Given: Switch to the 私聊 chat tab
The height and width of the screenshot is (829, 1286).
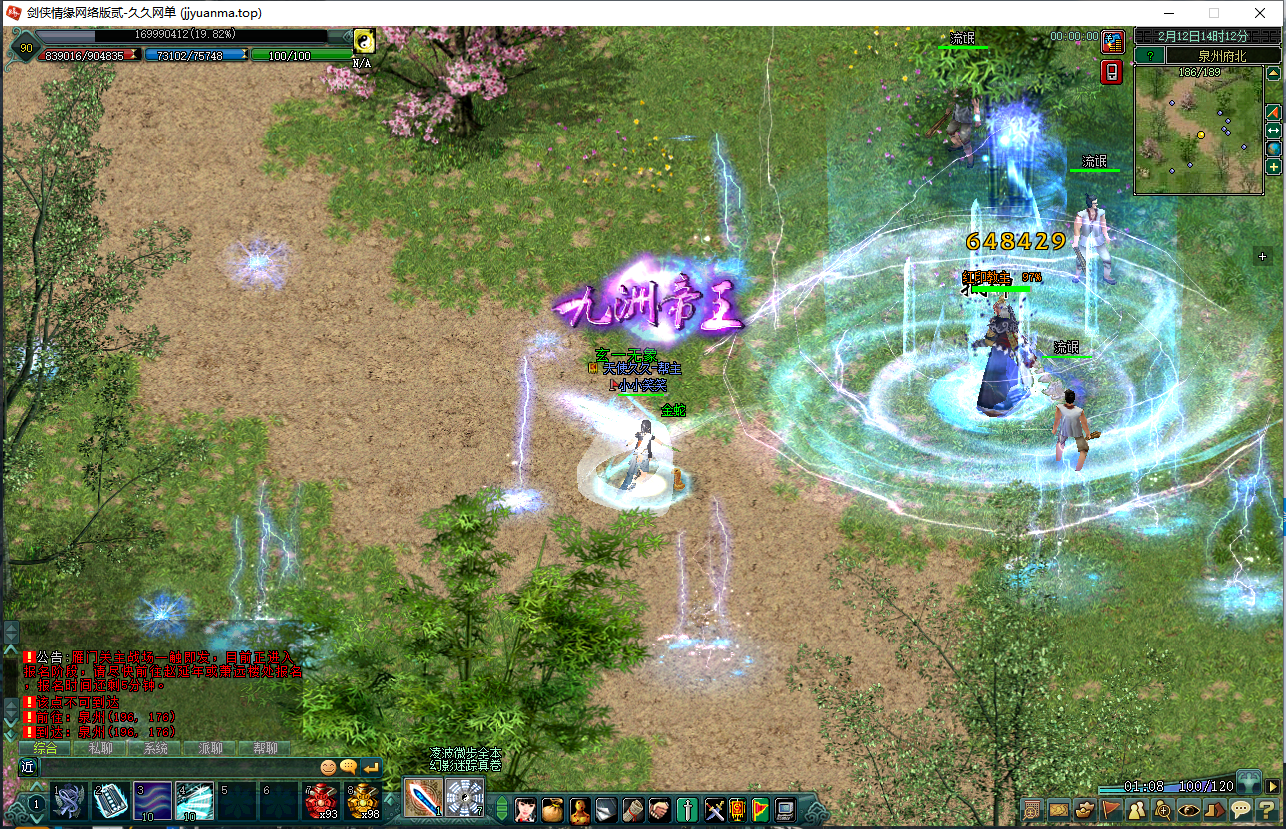Looking at the screenshot, I should click(100, 748).
